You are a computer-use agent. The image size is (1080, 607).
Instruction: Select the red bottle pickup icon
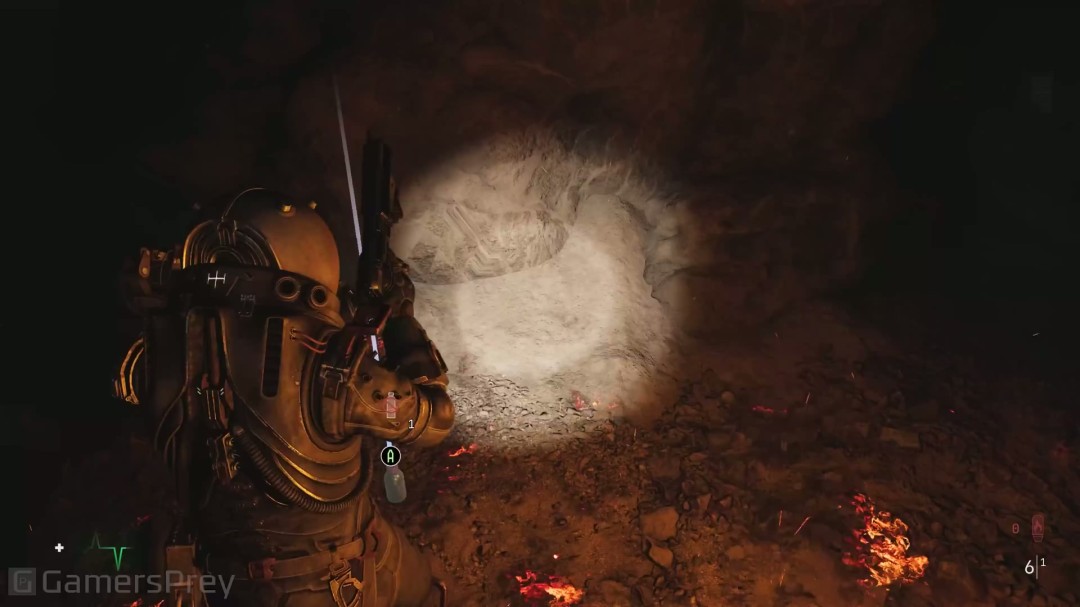(x=391, y=405)
